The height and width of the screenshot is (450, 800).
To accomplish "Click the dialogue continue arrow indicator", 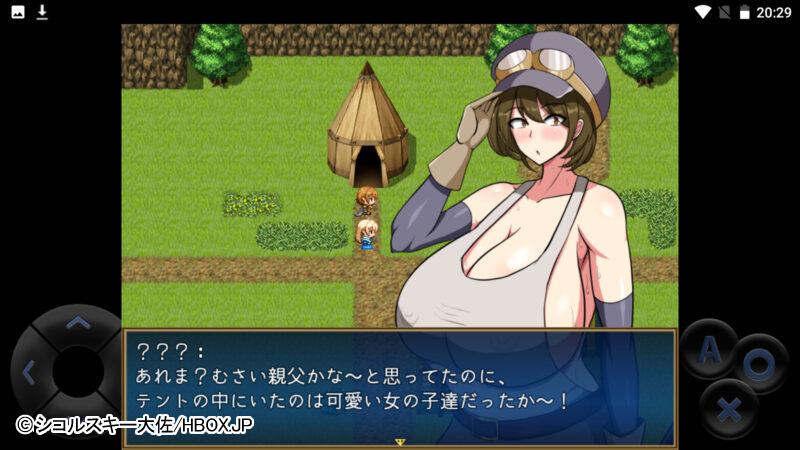I will (399, 440).
